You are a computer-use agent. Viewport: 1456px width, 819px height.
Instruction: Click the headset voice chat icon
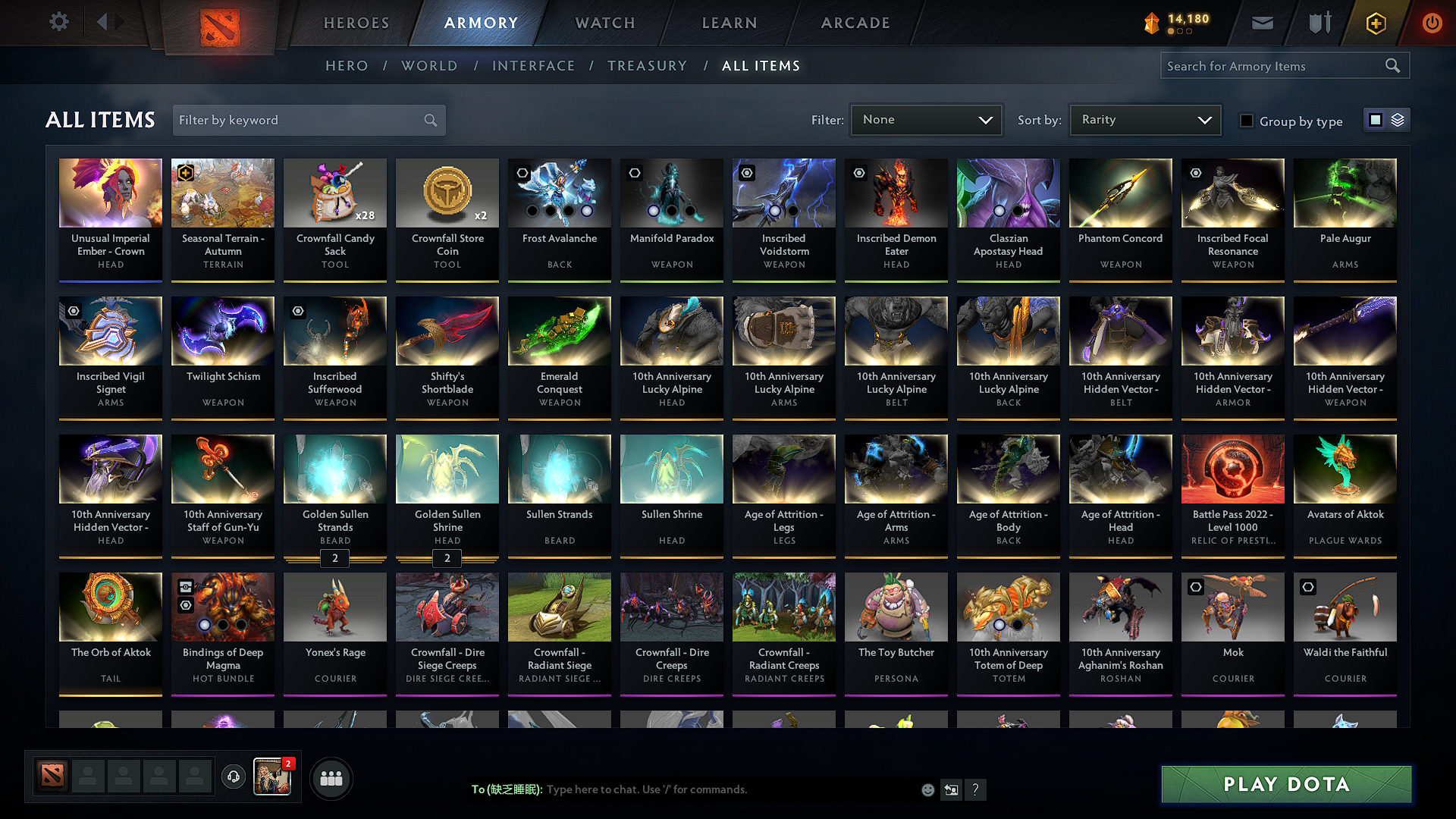(x=233, y=777)
